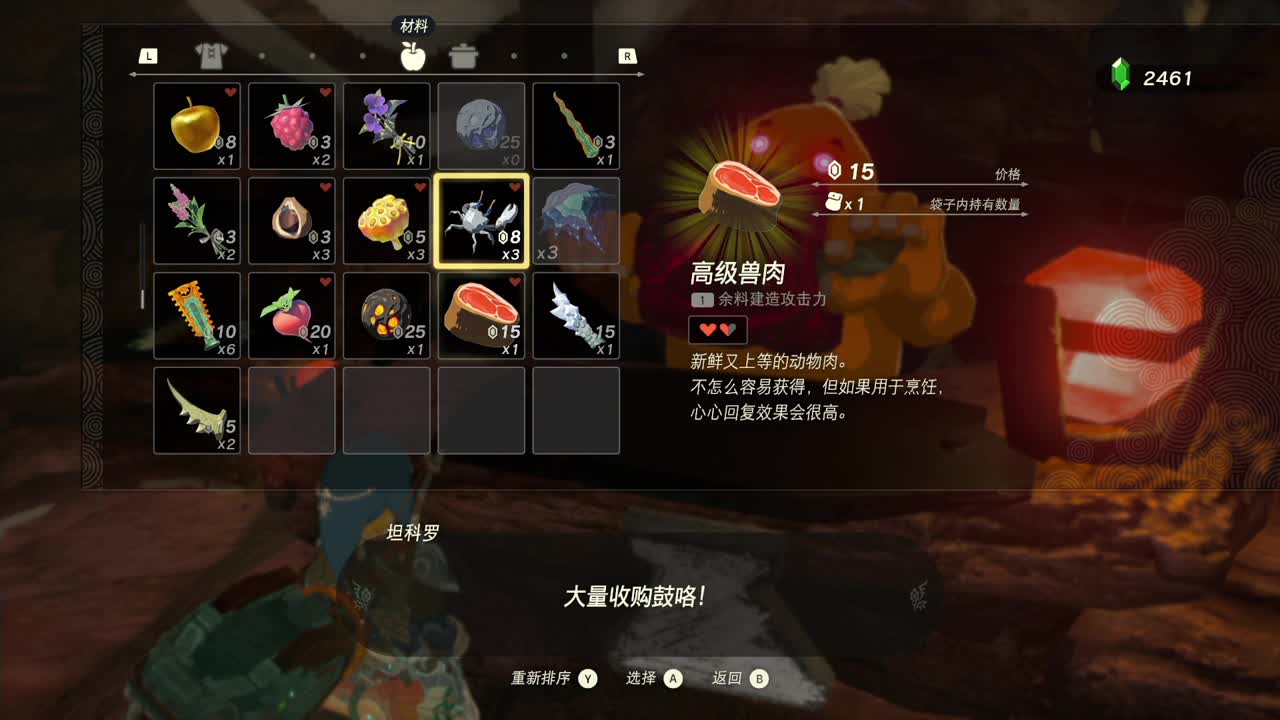Choose 选择 to confirm selection
1280x720 pixels.
[x=646, y=678]
